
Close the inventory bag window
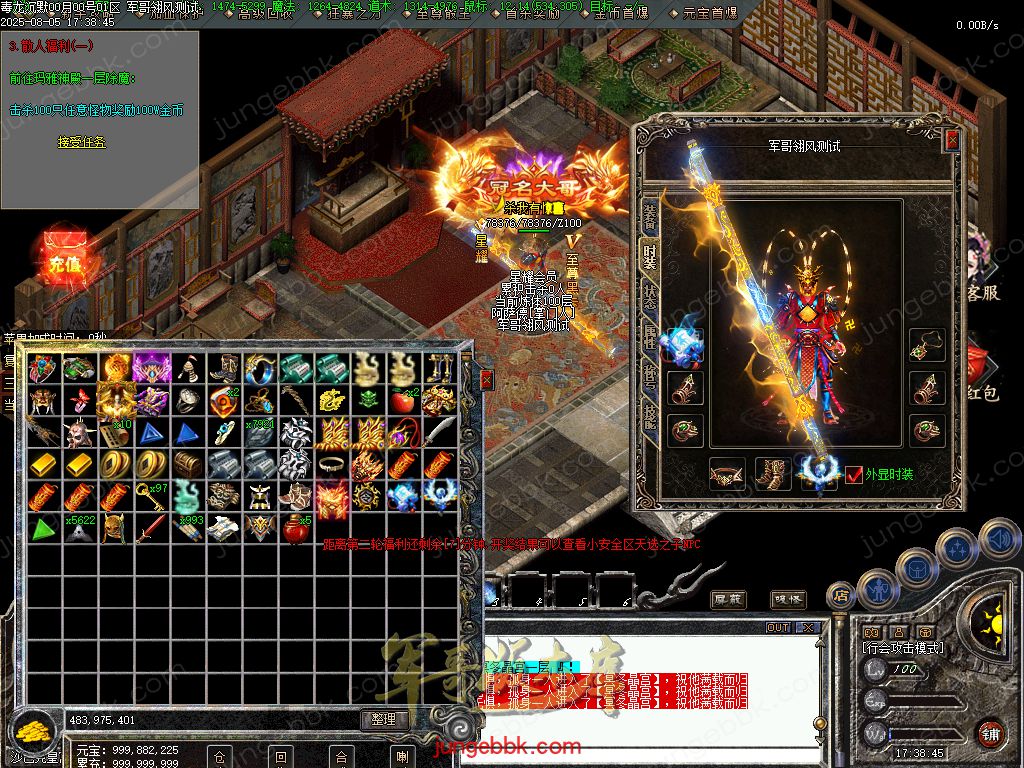(x=486, y=380)
